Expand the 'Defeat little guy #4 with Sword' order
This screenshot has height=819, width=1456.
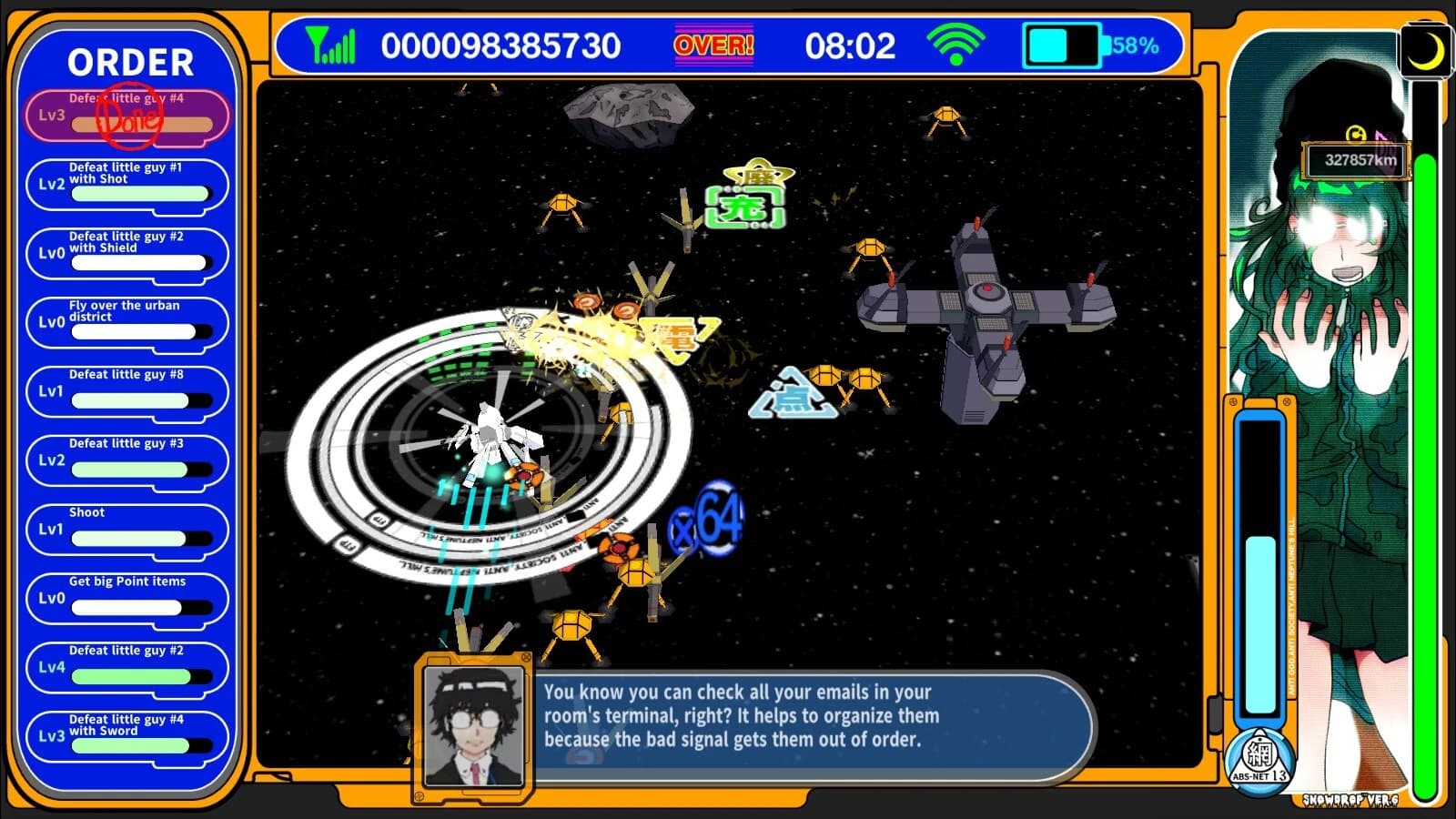[x=127, y=735]
